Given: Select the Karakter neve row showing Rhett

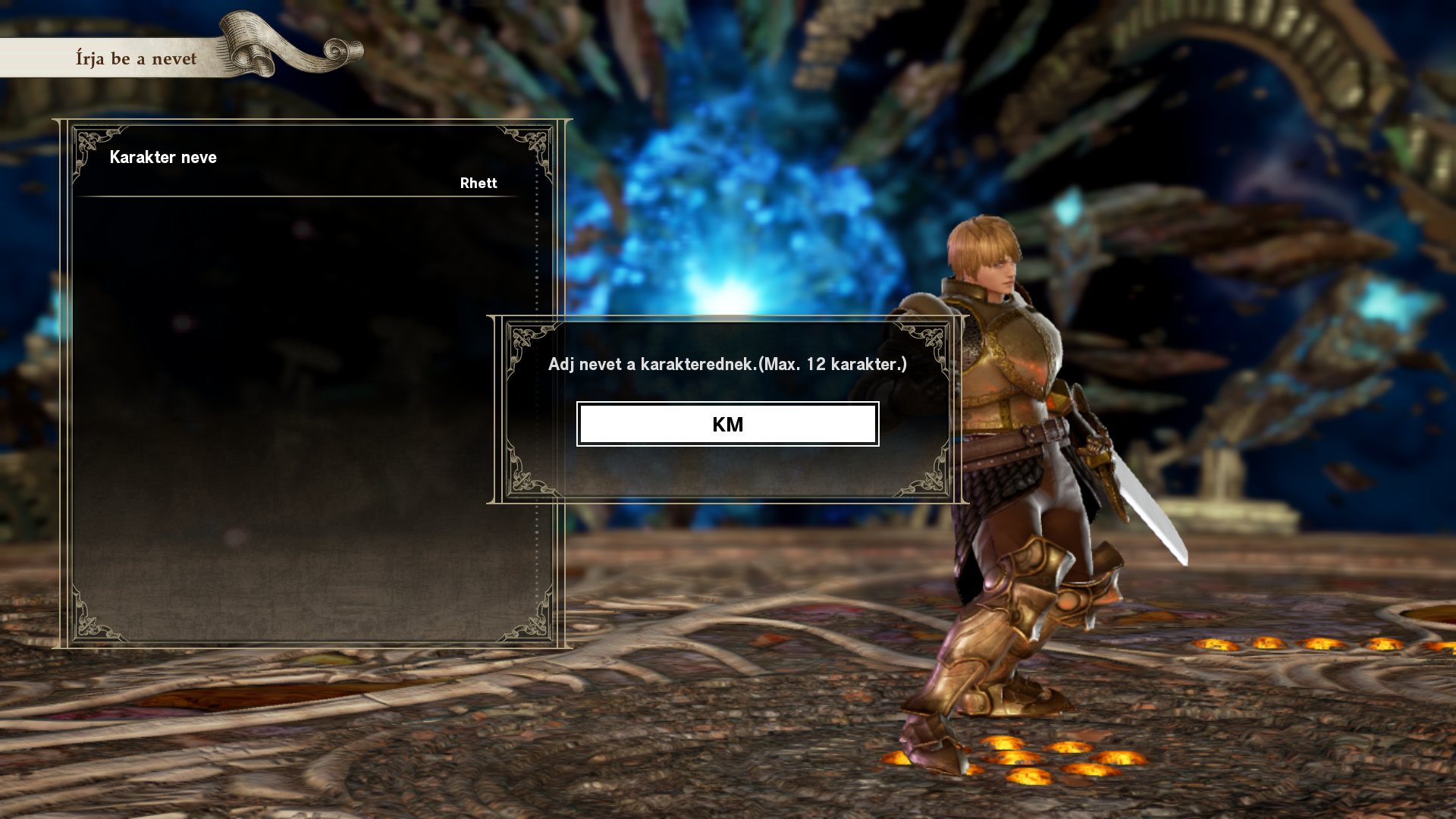Looking at the screenshot, I should coord(303,170).
